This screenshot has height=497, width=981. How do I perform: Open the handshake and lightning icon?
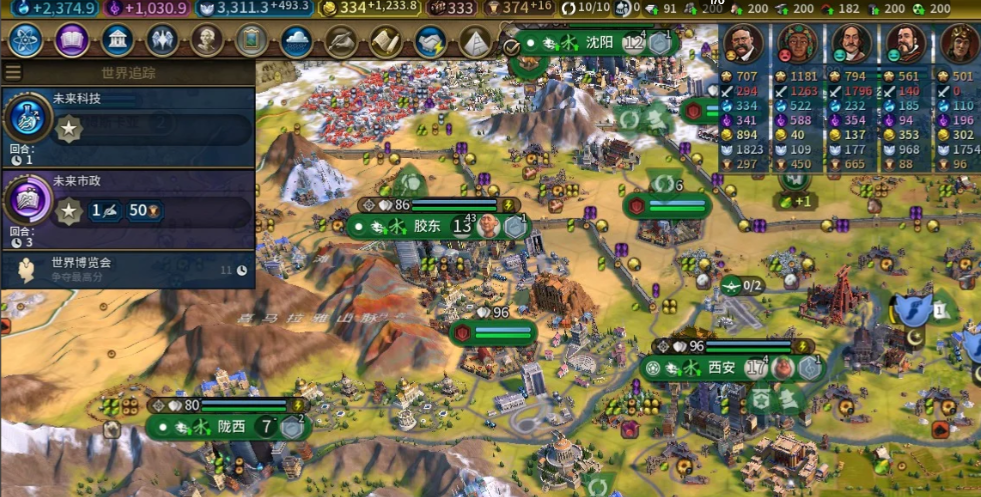coord(431,41)
